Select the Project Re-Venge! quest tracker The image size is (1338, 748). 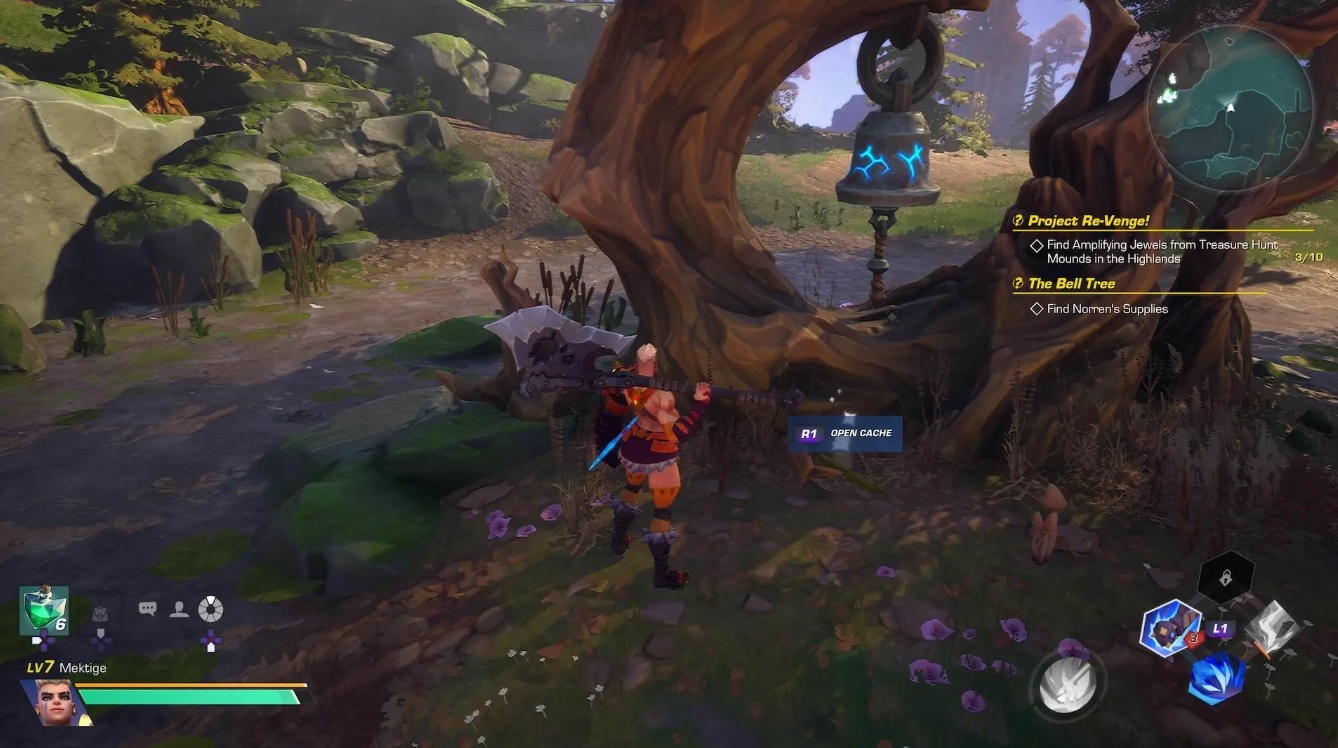pyautogui.click(x=1088, y=221)
